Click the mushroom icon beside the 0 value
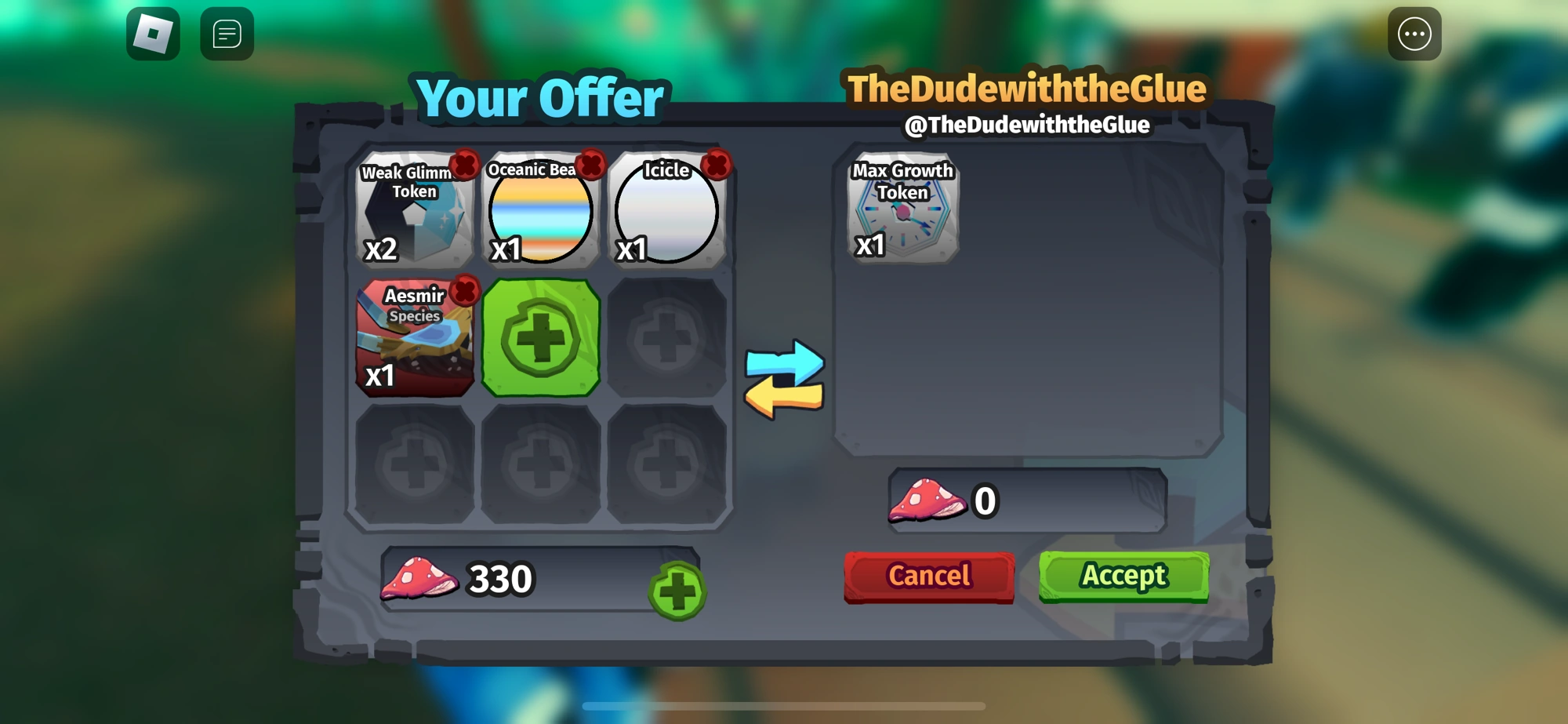Image resolution: width=1568 pixels, height=724 pixels. pos(926,500)
